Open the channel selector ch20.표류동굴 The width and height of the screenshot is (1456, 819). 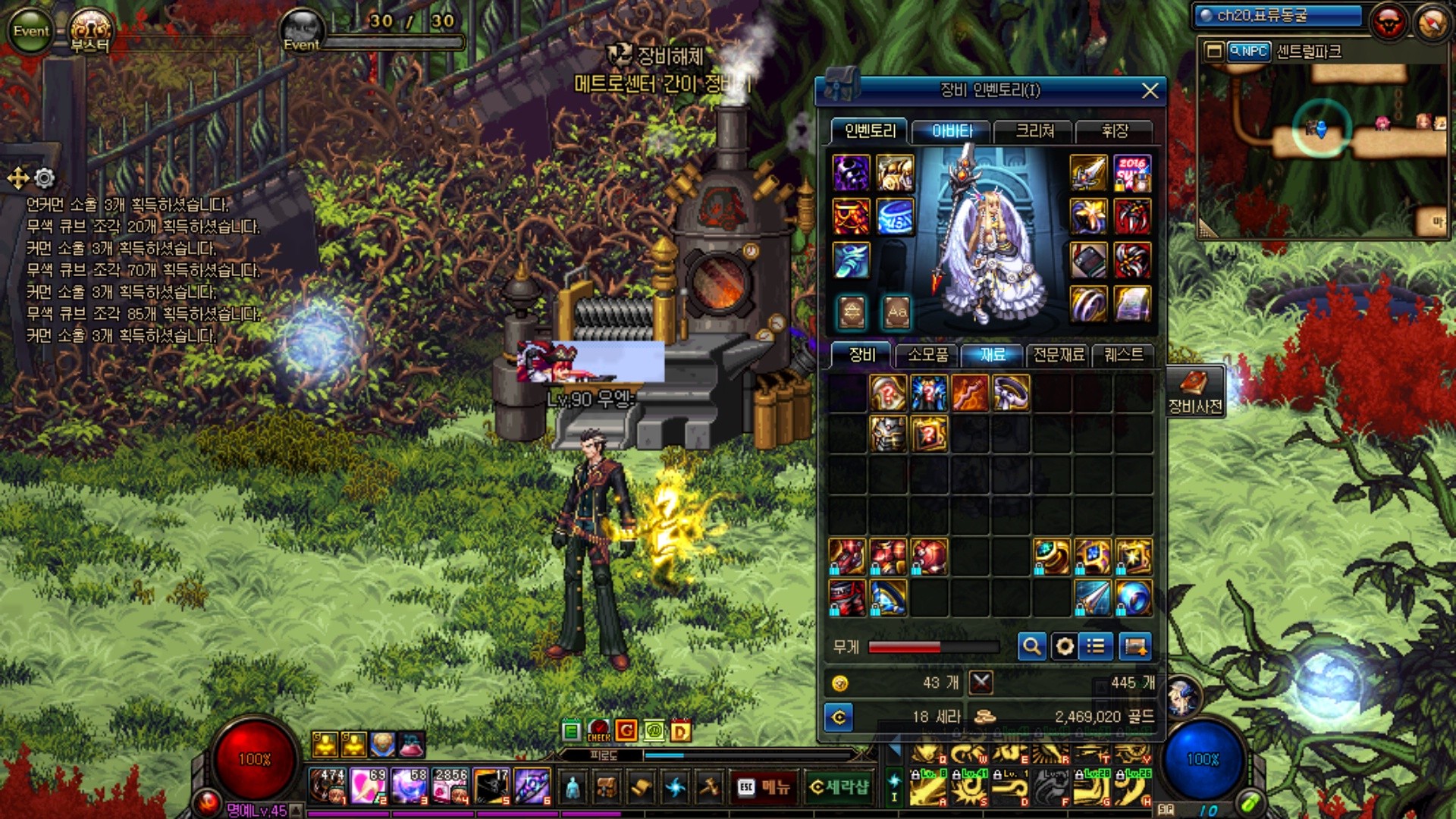[1279, 15]
